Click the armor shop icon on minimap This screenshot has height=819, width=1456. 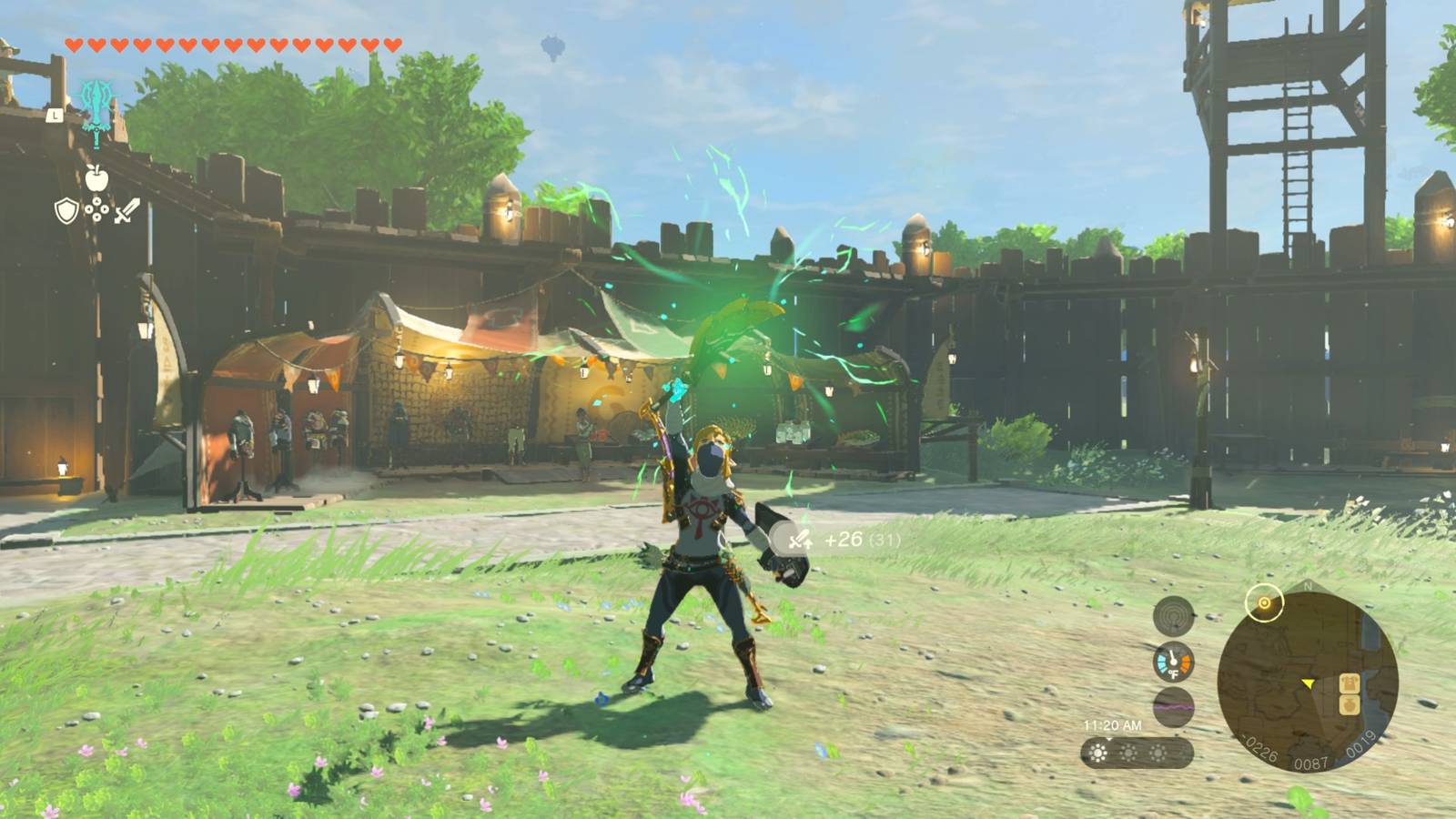[1350, 683]
